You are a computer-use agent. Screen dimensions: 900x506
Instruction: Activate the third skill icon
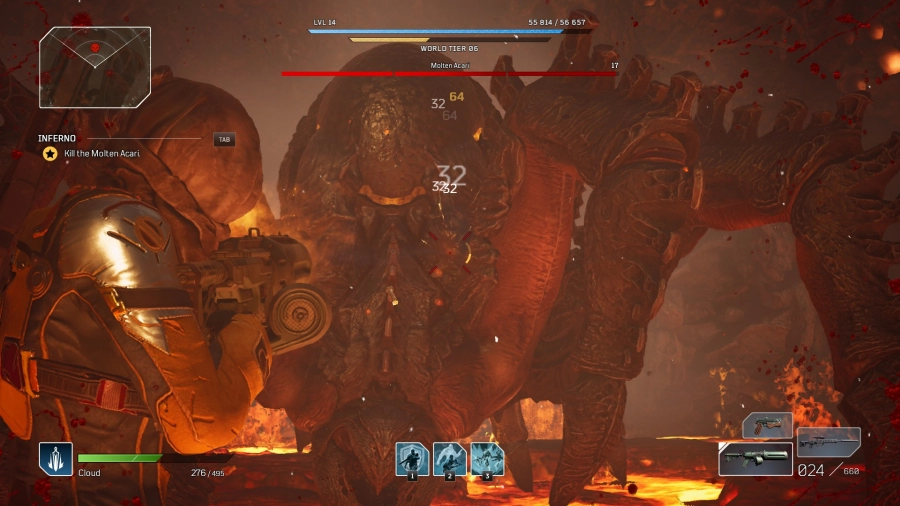coord(487,459)
